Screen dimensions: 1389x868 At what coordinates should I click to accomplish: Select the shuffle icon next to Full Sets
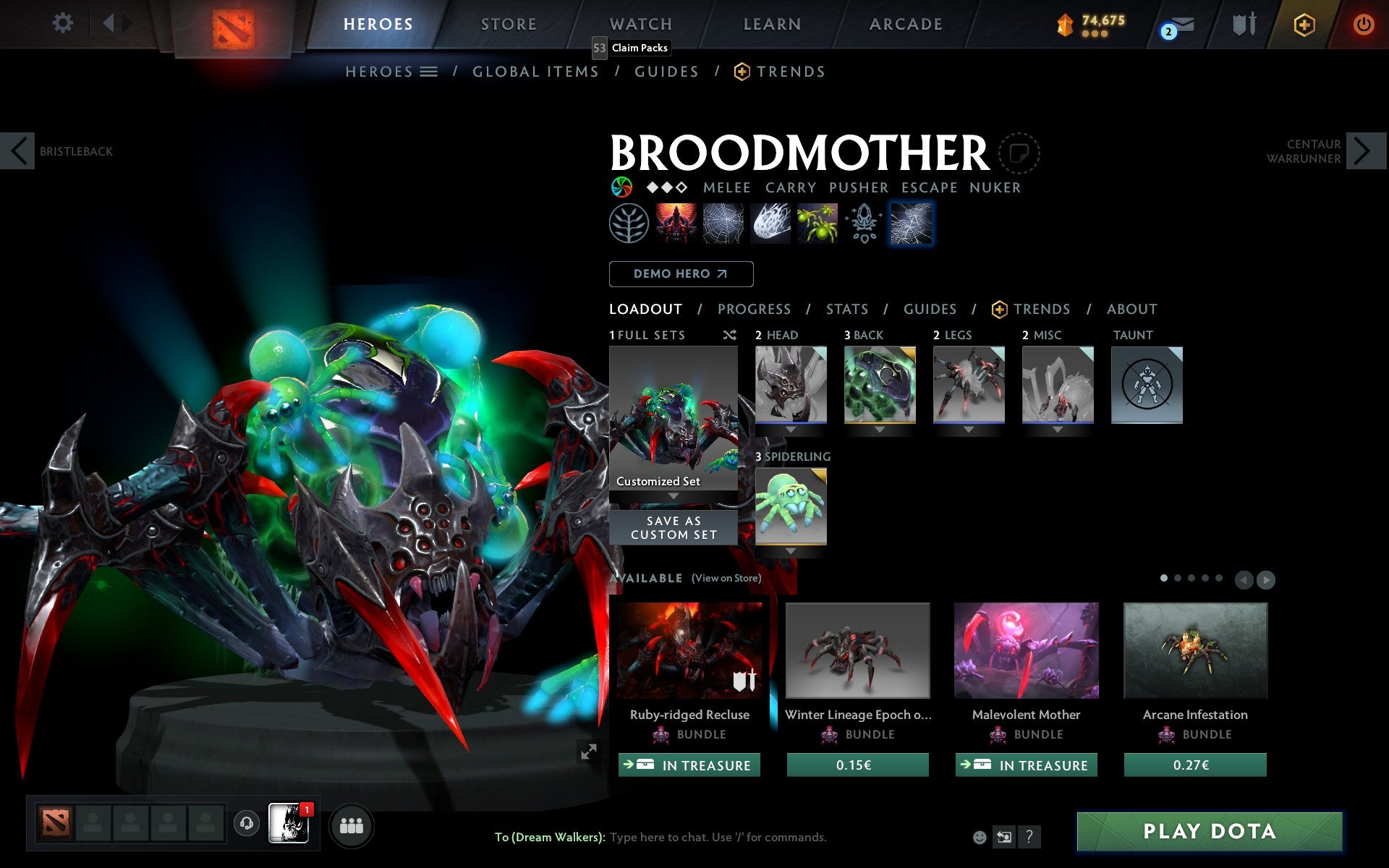(729, 335)
